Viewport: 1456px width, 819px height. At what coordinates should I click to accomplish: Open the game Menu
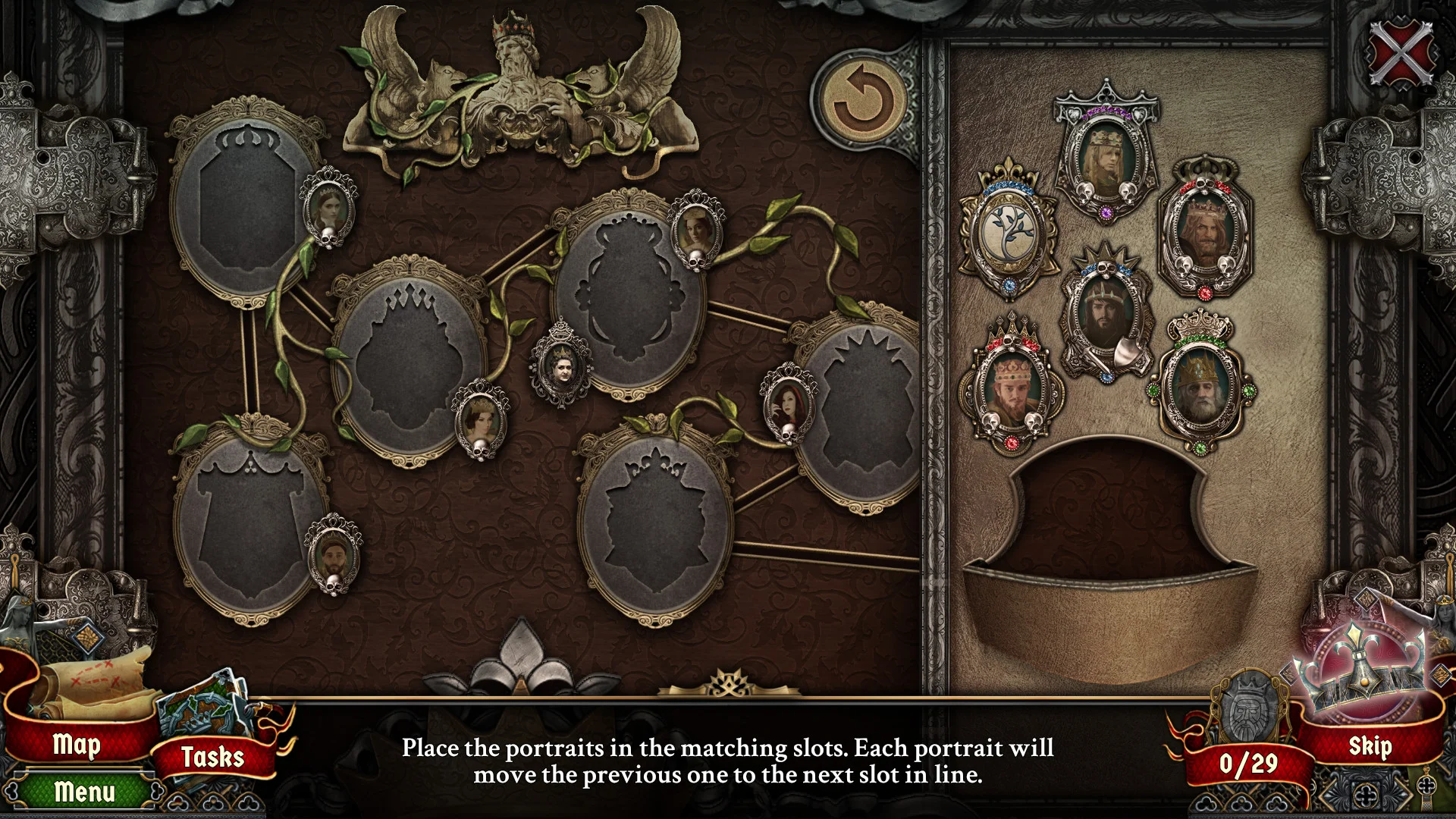click(83, 793)
